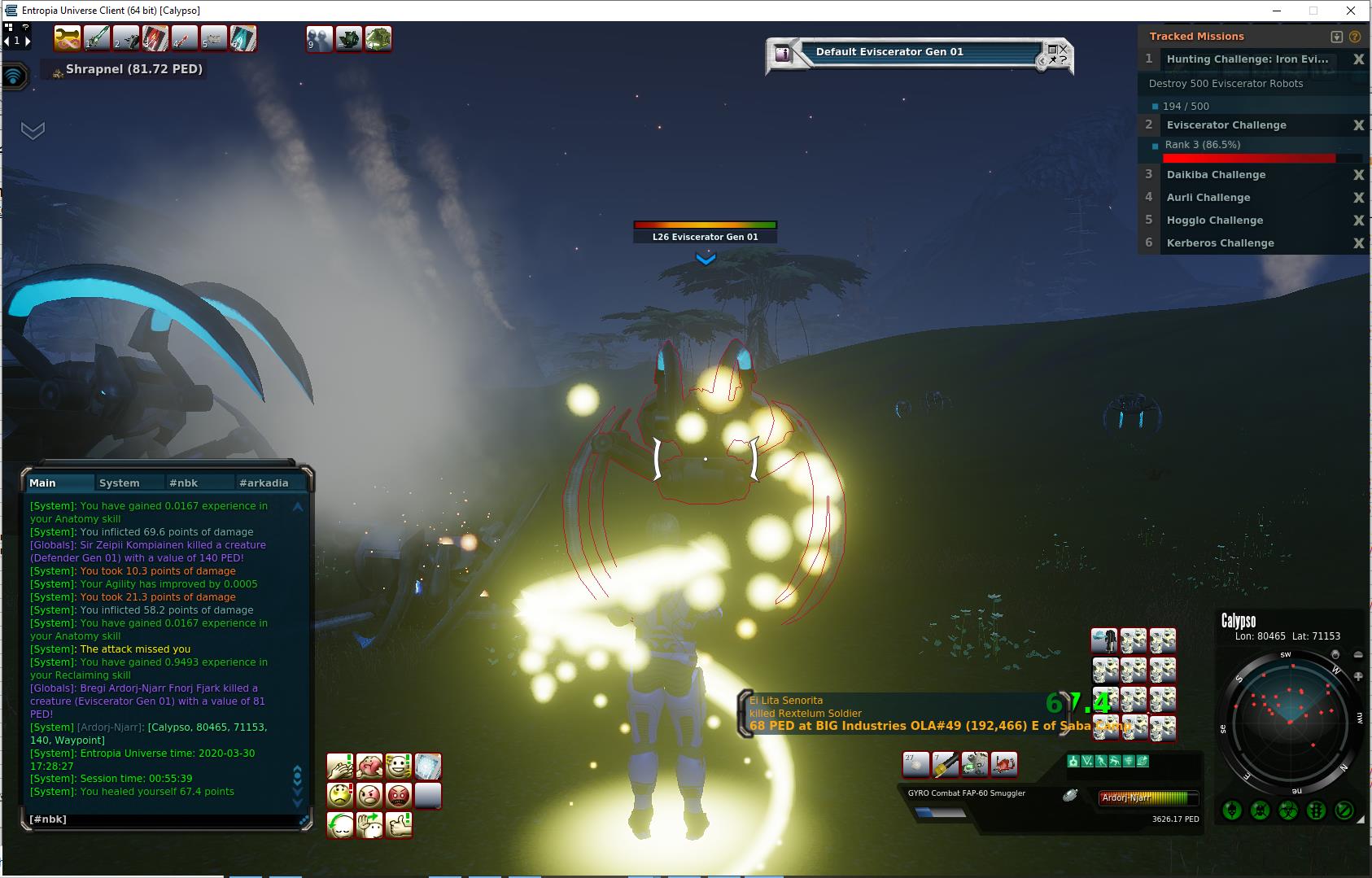Zoom in the radar with plus button

coord(1358,676)
